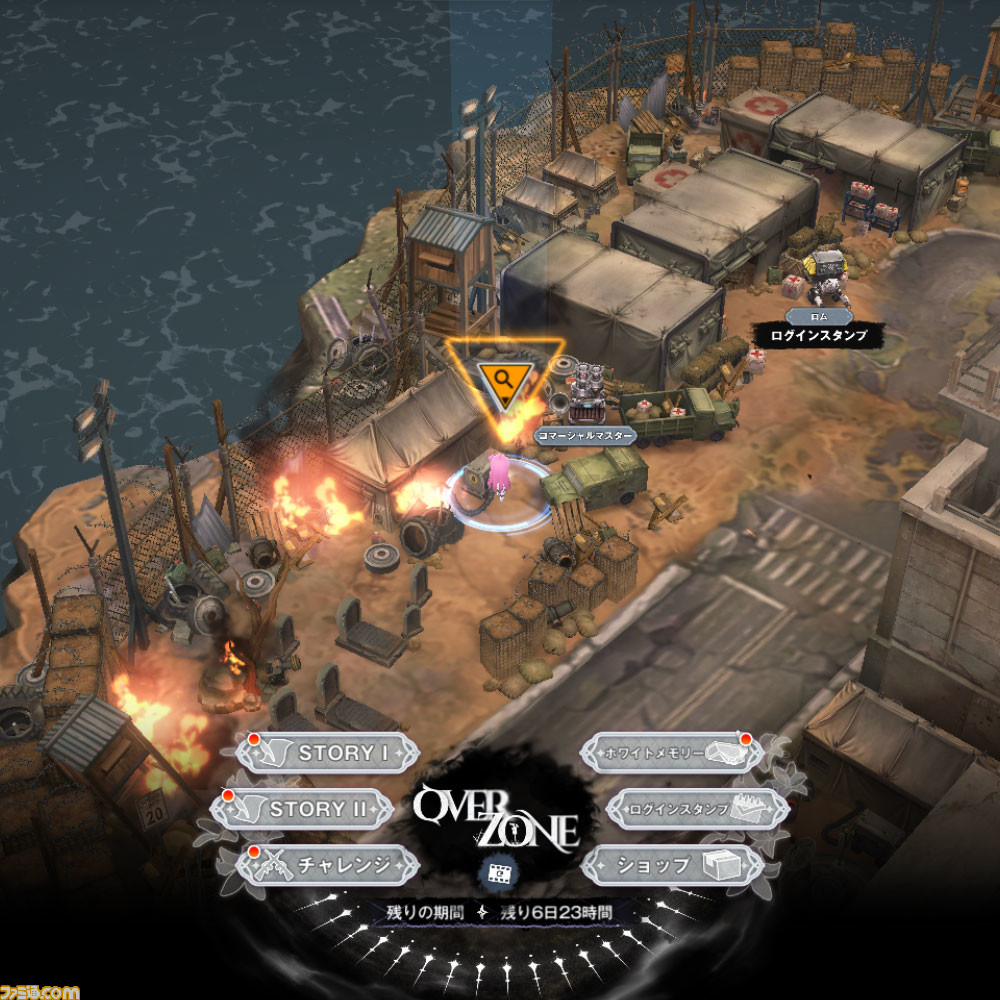Click the film reel icon below the OVER ZONE logo
1000x1000 pixels.
499,872
